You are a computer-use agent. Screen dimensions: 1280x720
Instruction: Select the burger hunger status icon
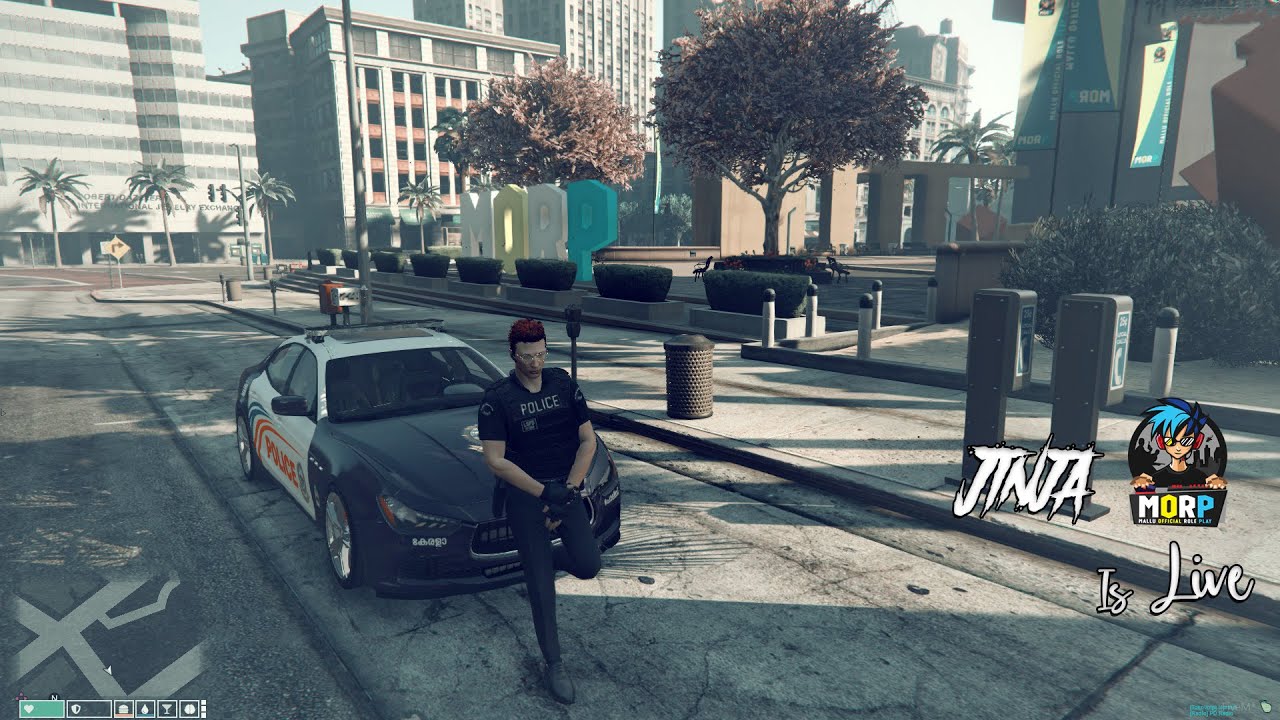click(x=122, y=709)
